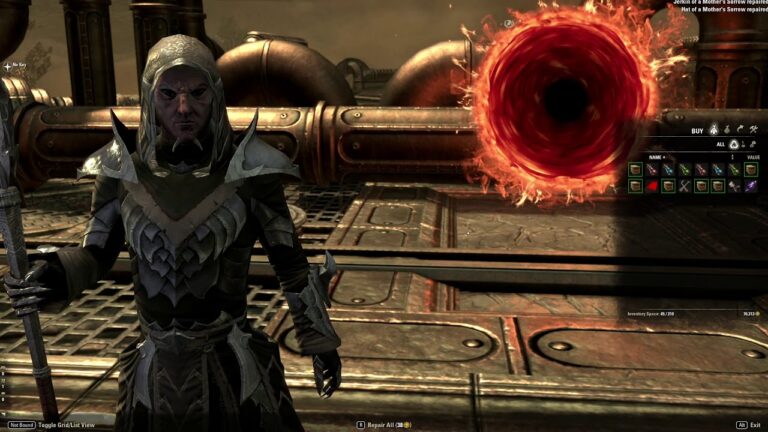The image size is (768, 432).
Task: Choose the All items filter icon
Action: click(732, 144)
